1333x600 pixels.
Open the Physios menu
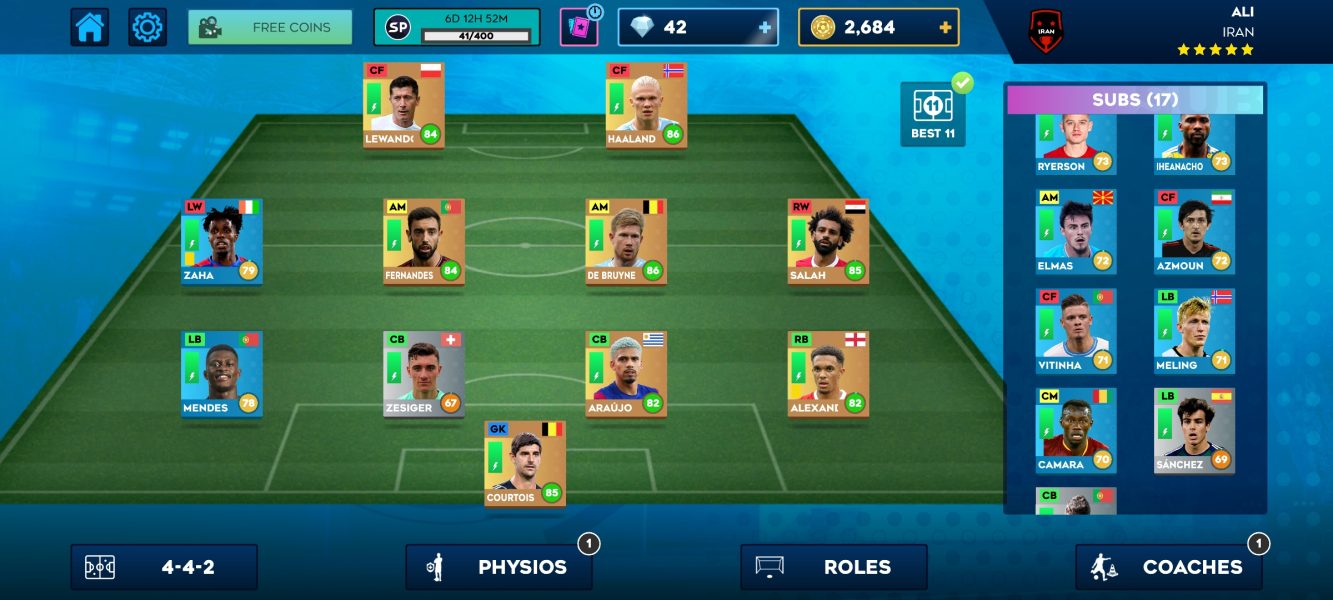coord(499,567)
